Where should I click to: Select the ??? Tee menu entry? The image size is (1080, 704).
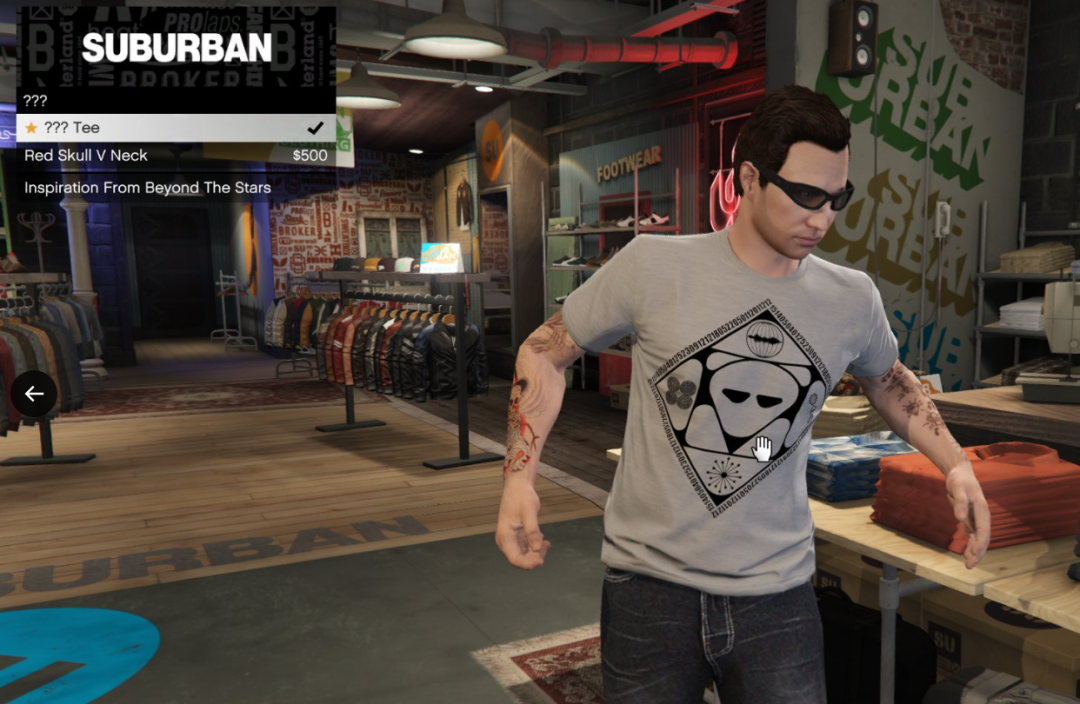(x=175, y=128)
